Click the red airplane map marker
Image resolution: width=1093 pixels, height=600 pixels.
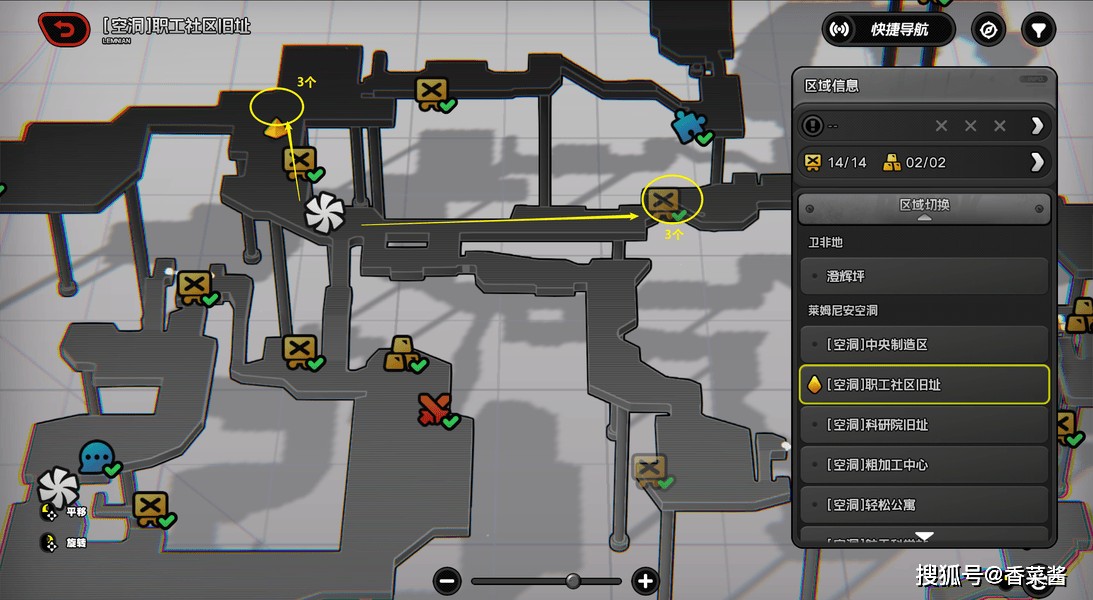[433, 408]
